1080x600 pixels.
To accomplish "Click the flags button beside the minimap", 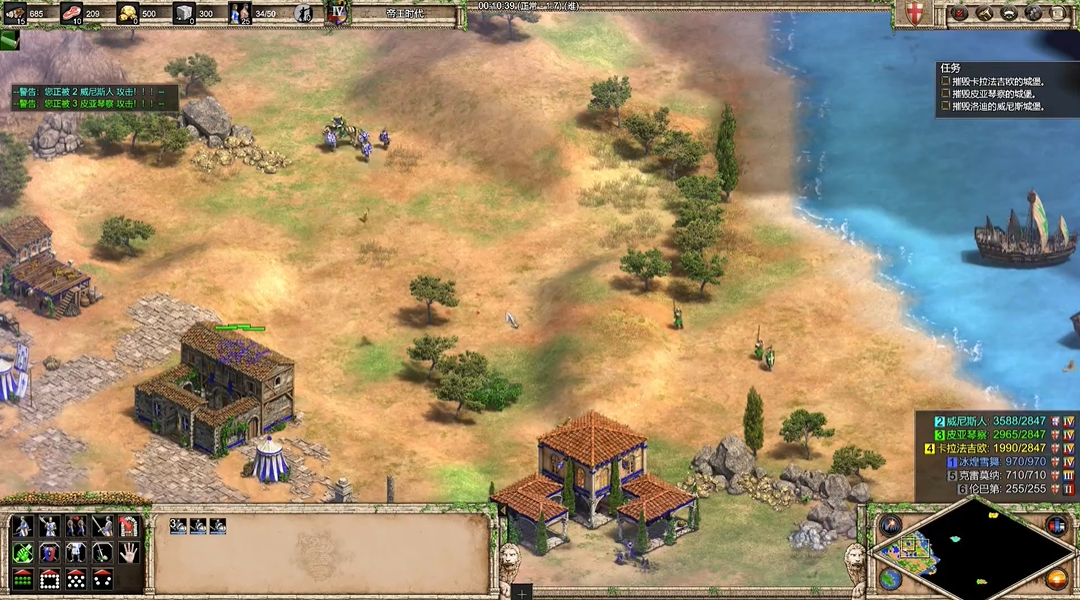I will click(1056, 525).
